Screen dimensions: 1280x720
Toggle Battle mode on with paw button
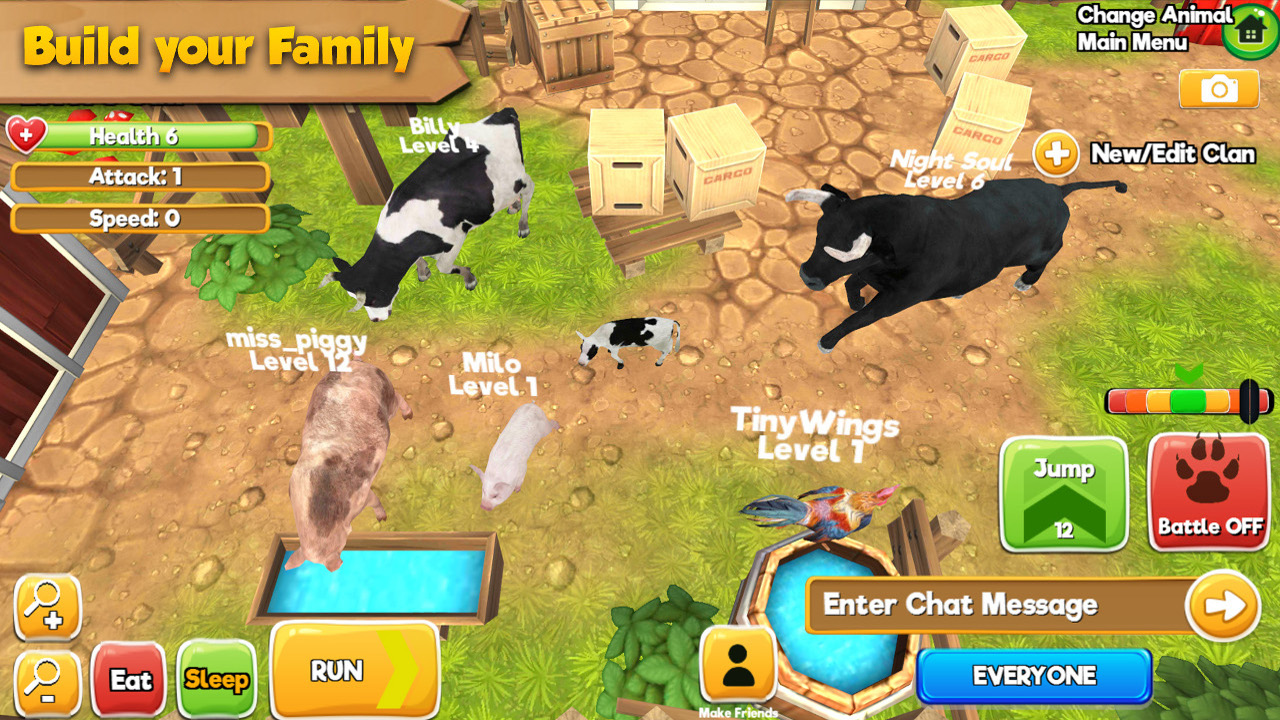(x=1208, y=495)
